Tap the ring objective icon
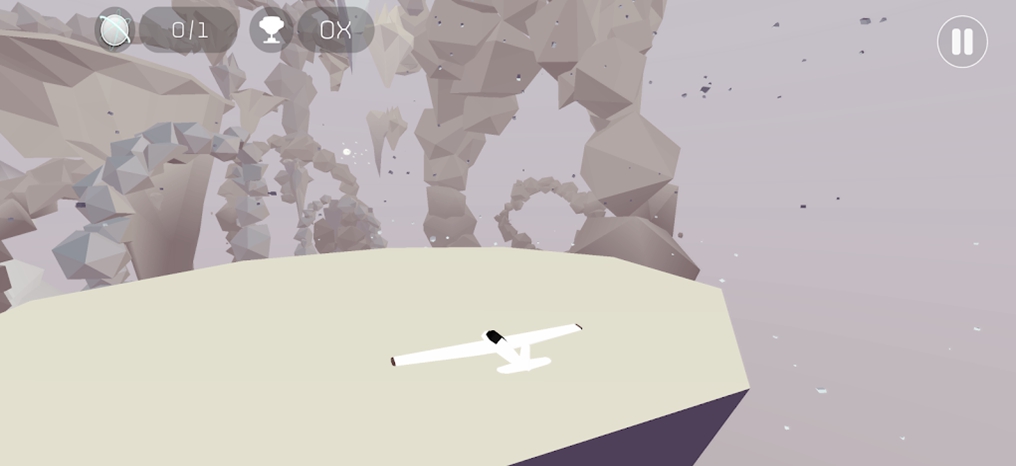1016x466 pixels. point(115,30)
